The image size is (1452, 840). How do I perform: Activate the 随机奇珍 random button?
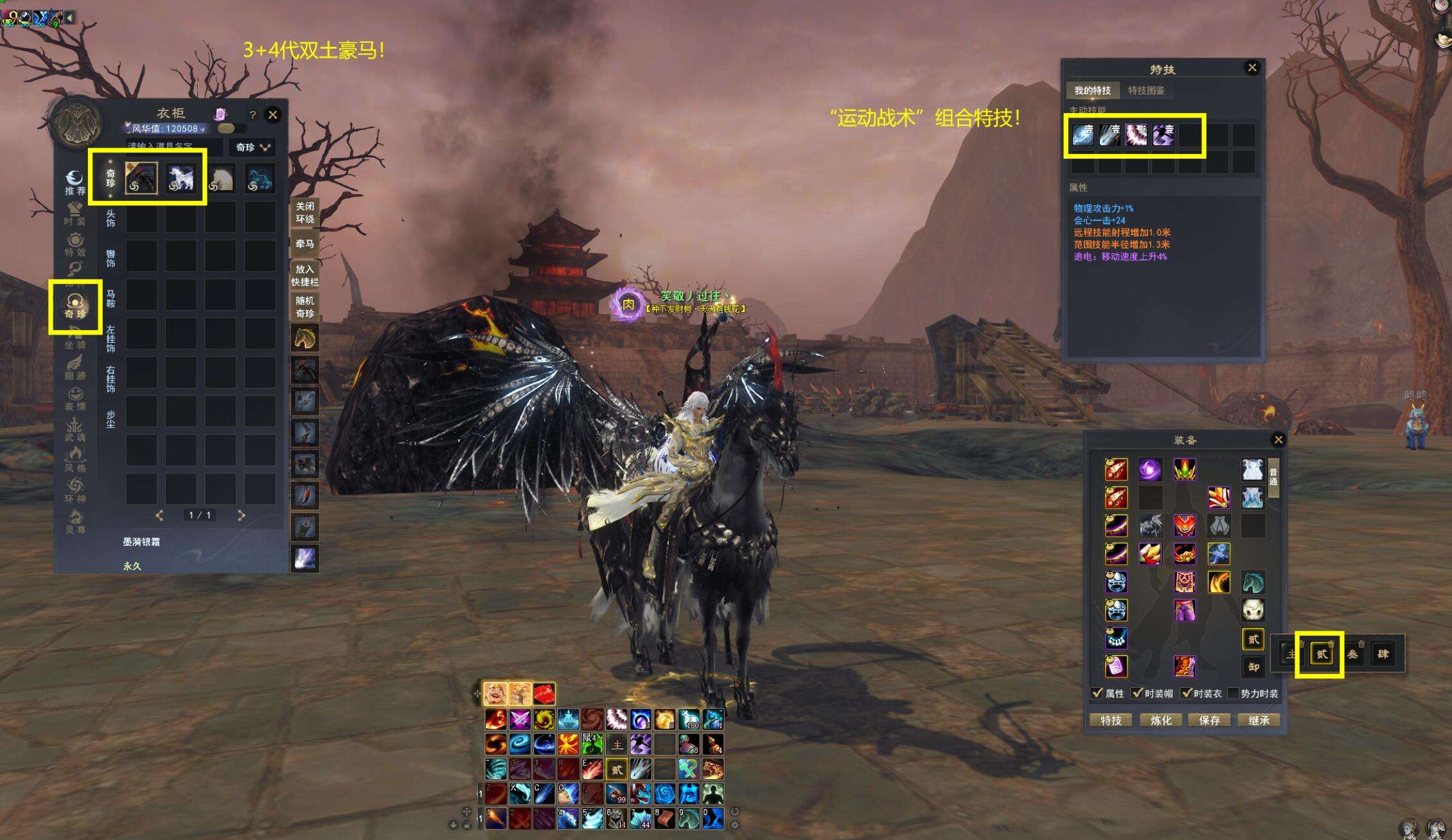click(x=305, y=307)
